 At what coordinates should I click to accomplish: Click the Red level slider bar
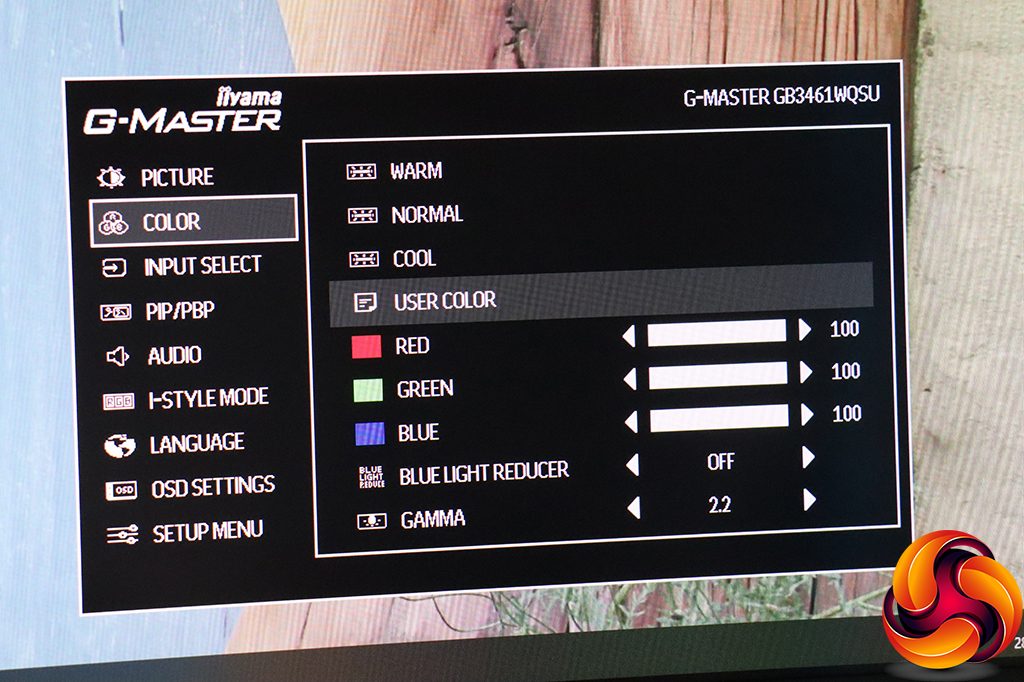(716, 332)
